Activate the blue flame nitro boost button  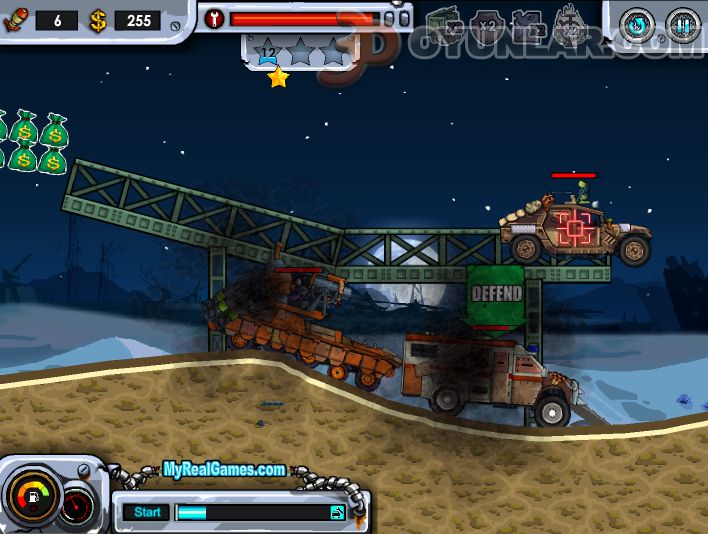637,24
